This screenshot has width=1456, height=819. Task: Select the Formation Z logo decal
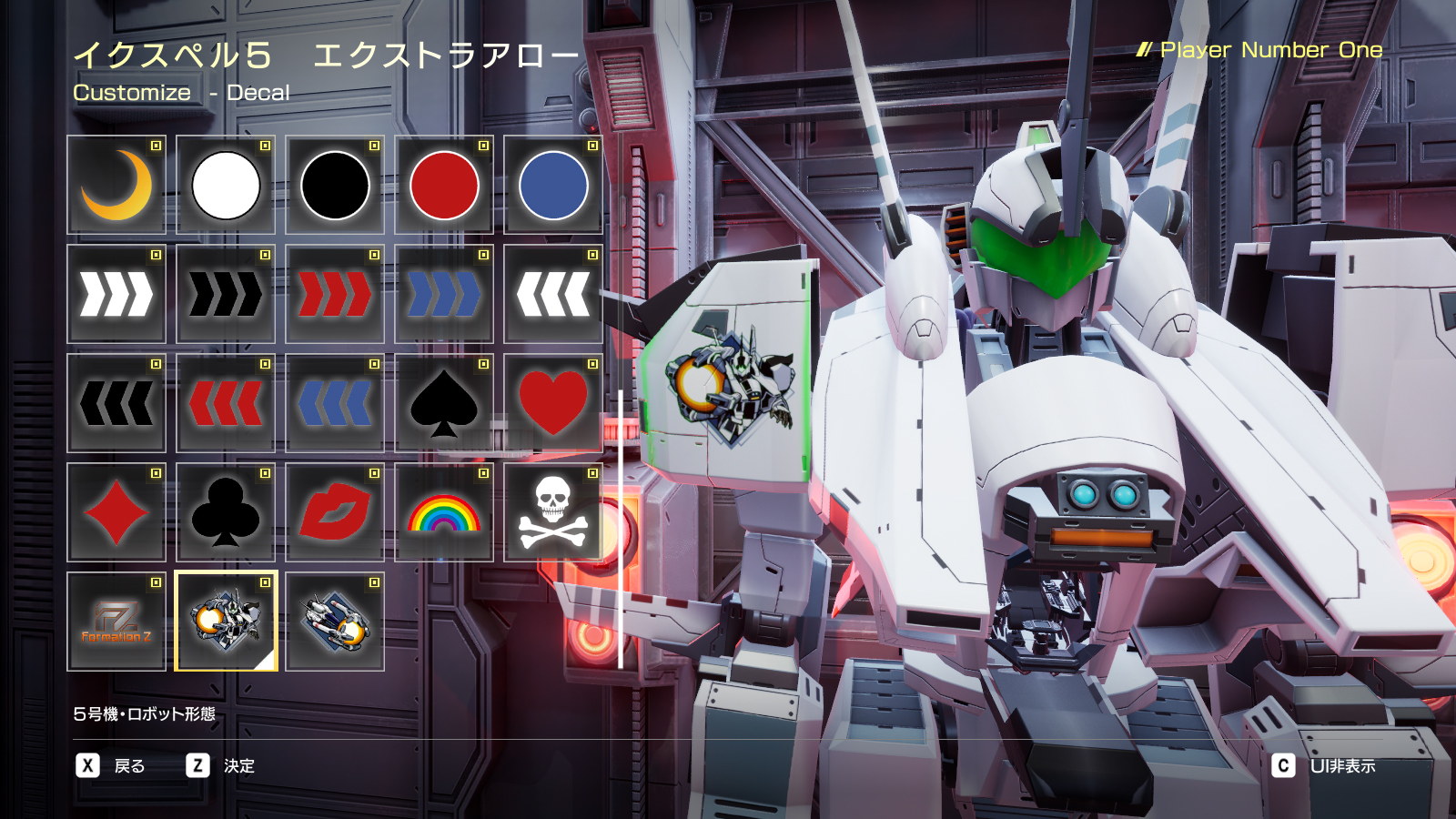tap(116, 622)
